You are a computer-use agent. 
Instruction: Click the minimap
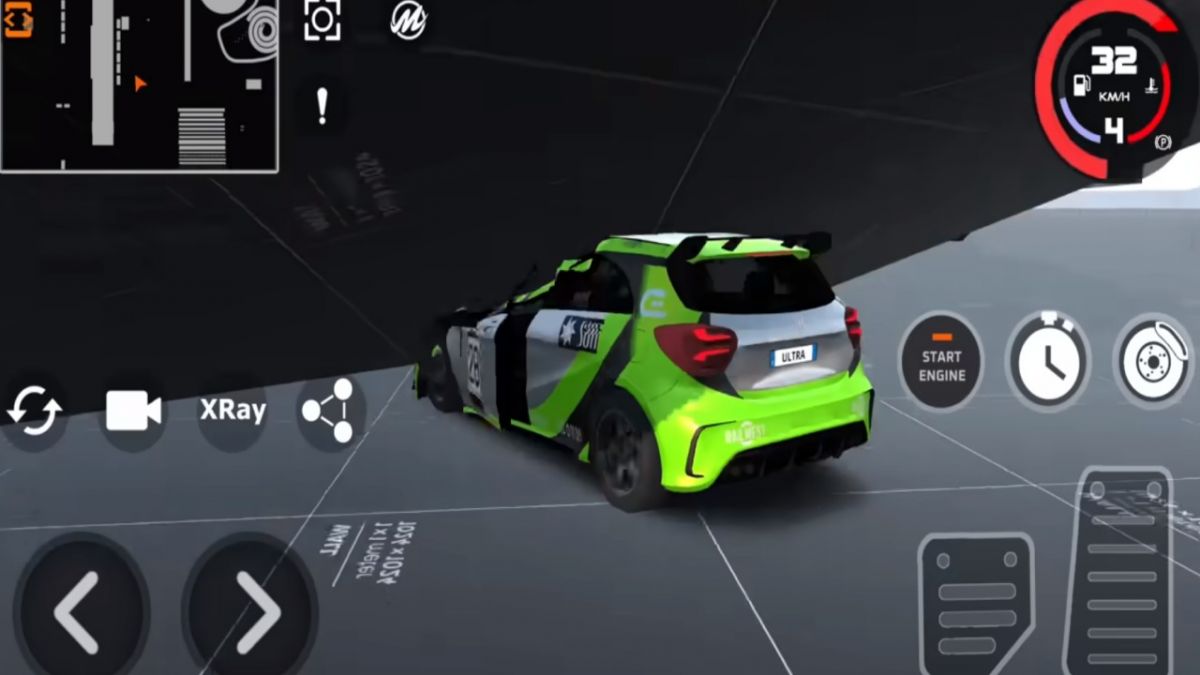coord(140,85)
